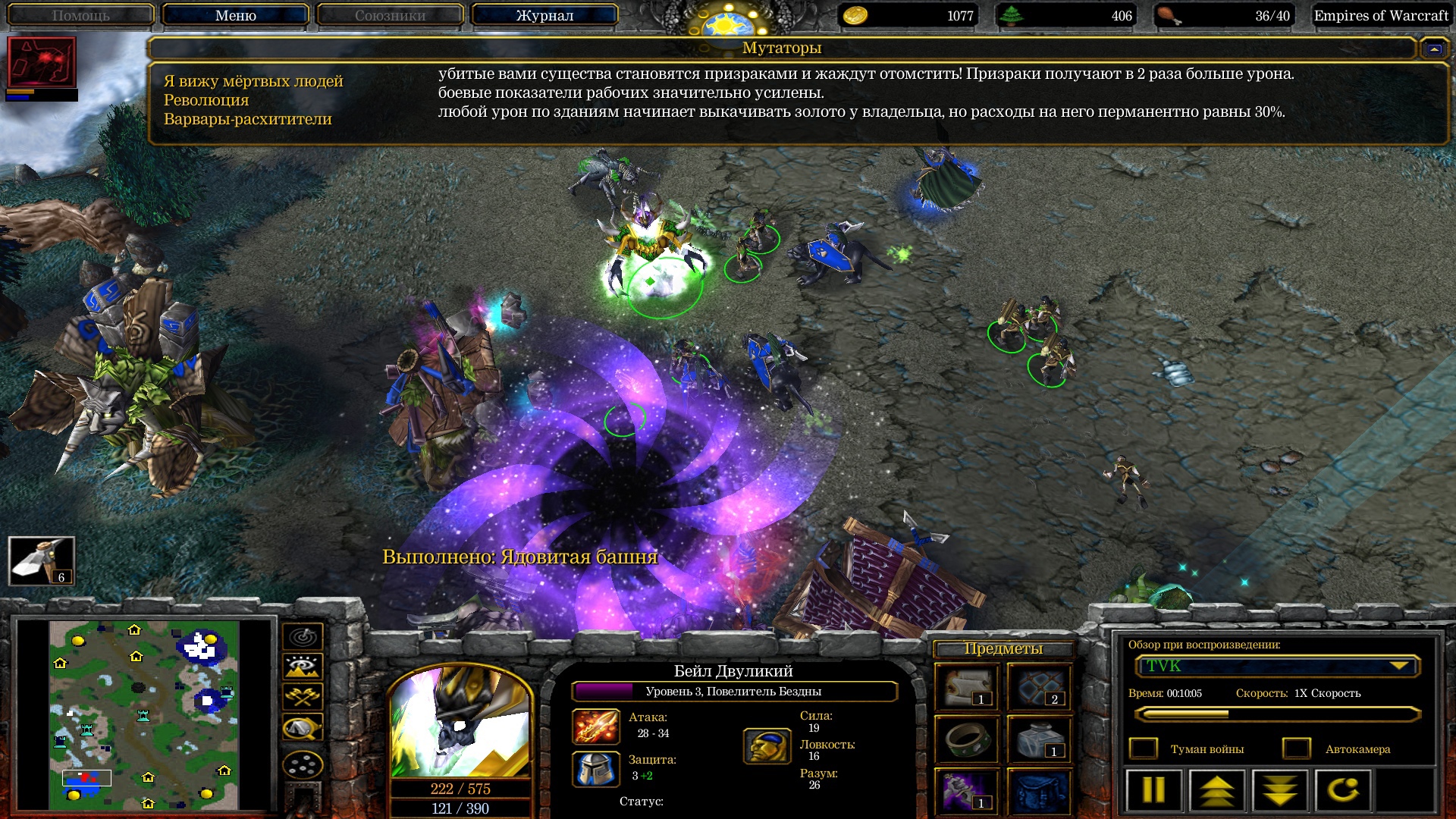The height and width of the screenshot is (819, 1456).
Task: Toggle ally color mode (crossed axes)
Action: click(303, 696)
